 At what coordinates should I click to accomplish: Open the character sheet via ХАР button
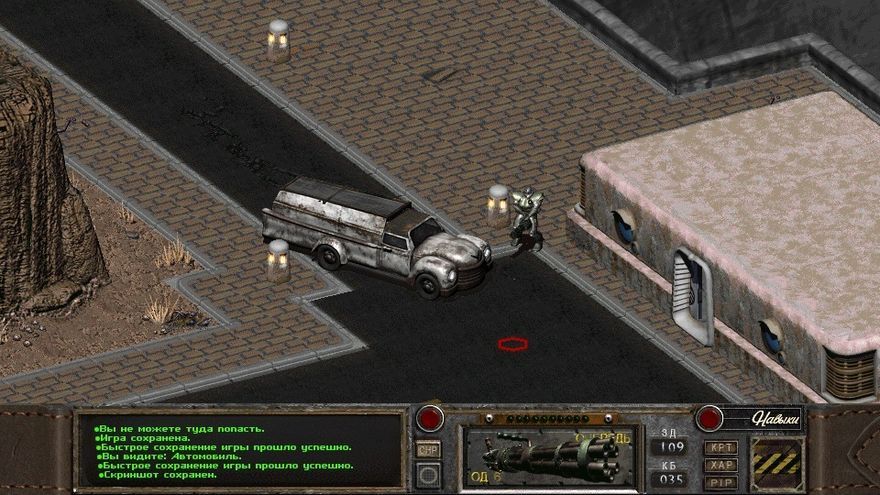pyautogui.click(x=720, y=465)
